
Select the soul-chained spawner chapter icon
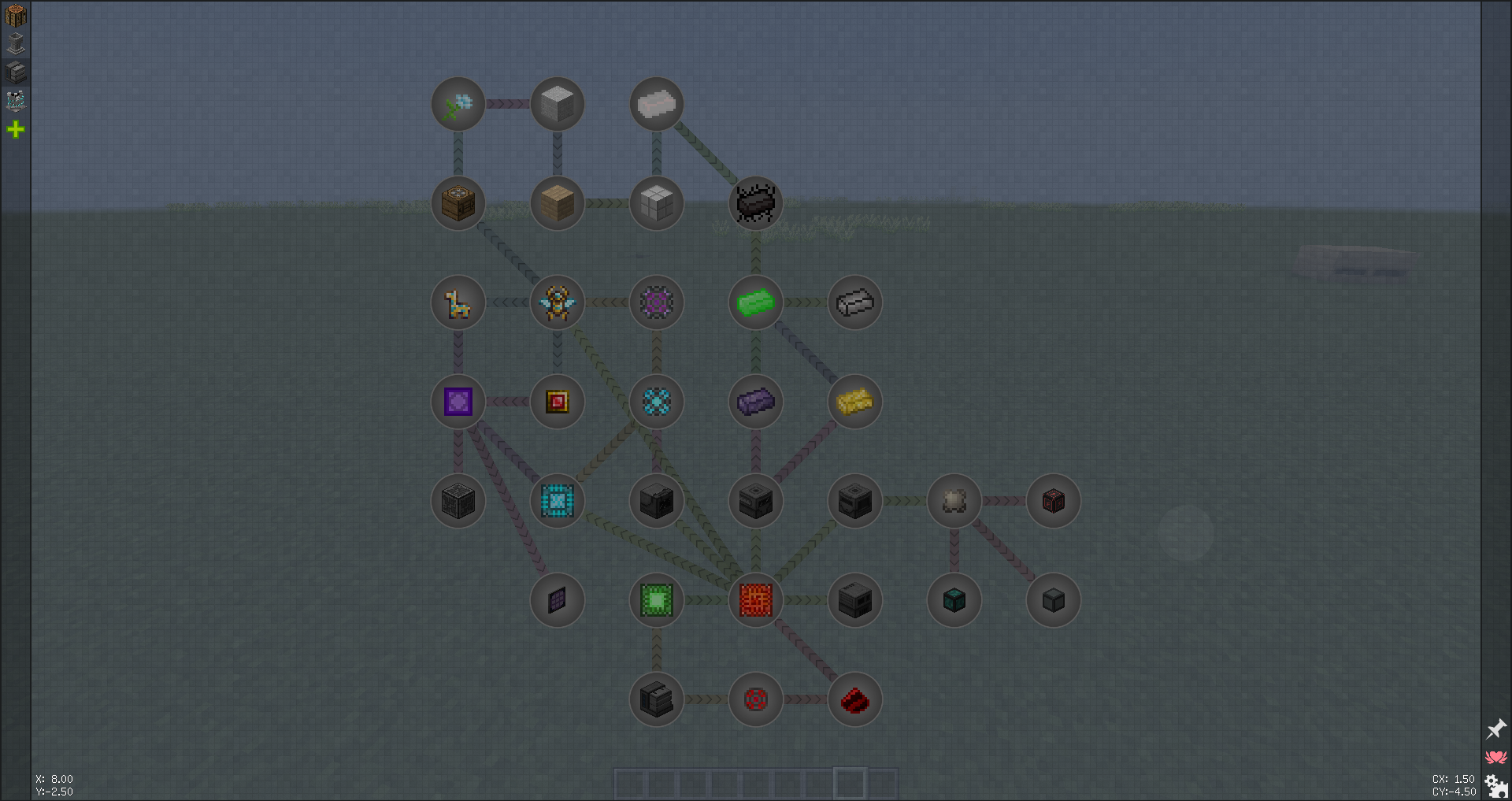click(16, 101)
